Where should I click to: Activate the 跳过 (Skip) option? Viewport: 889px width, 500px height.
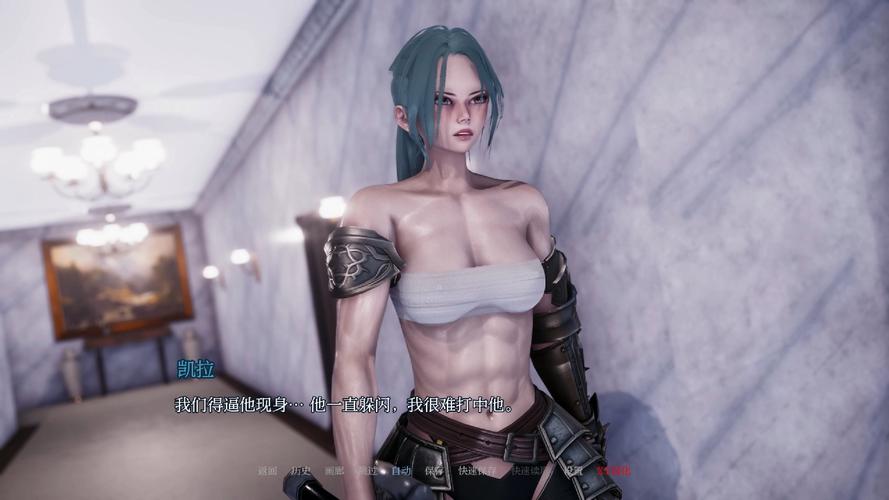pyautogui.click(x=367, y=470)
